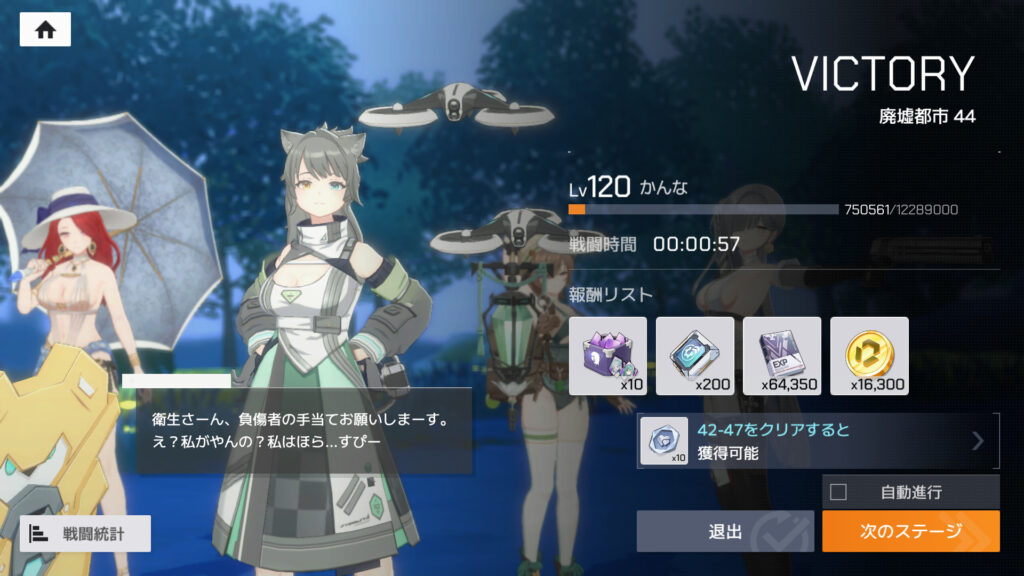Open the 戦闘統計 battle statistics
Image resolution: width=1024 pixels, height=576 pixels.
pos(85,534)
